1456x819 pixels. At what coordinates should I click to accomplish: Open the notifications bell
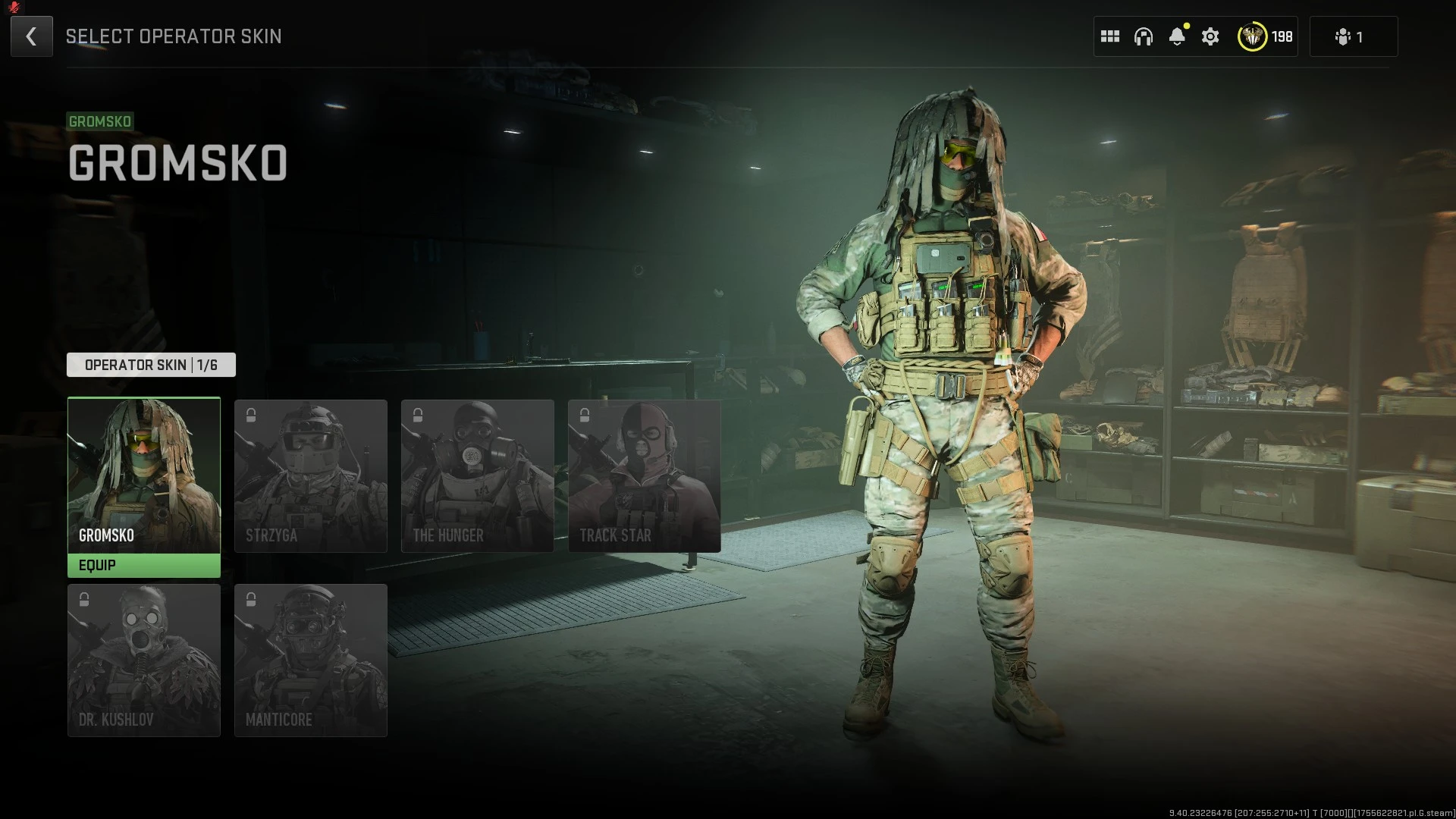point(1178,36)
